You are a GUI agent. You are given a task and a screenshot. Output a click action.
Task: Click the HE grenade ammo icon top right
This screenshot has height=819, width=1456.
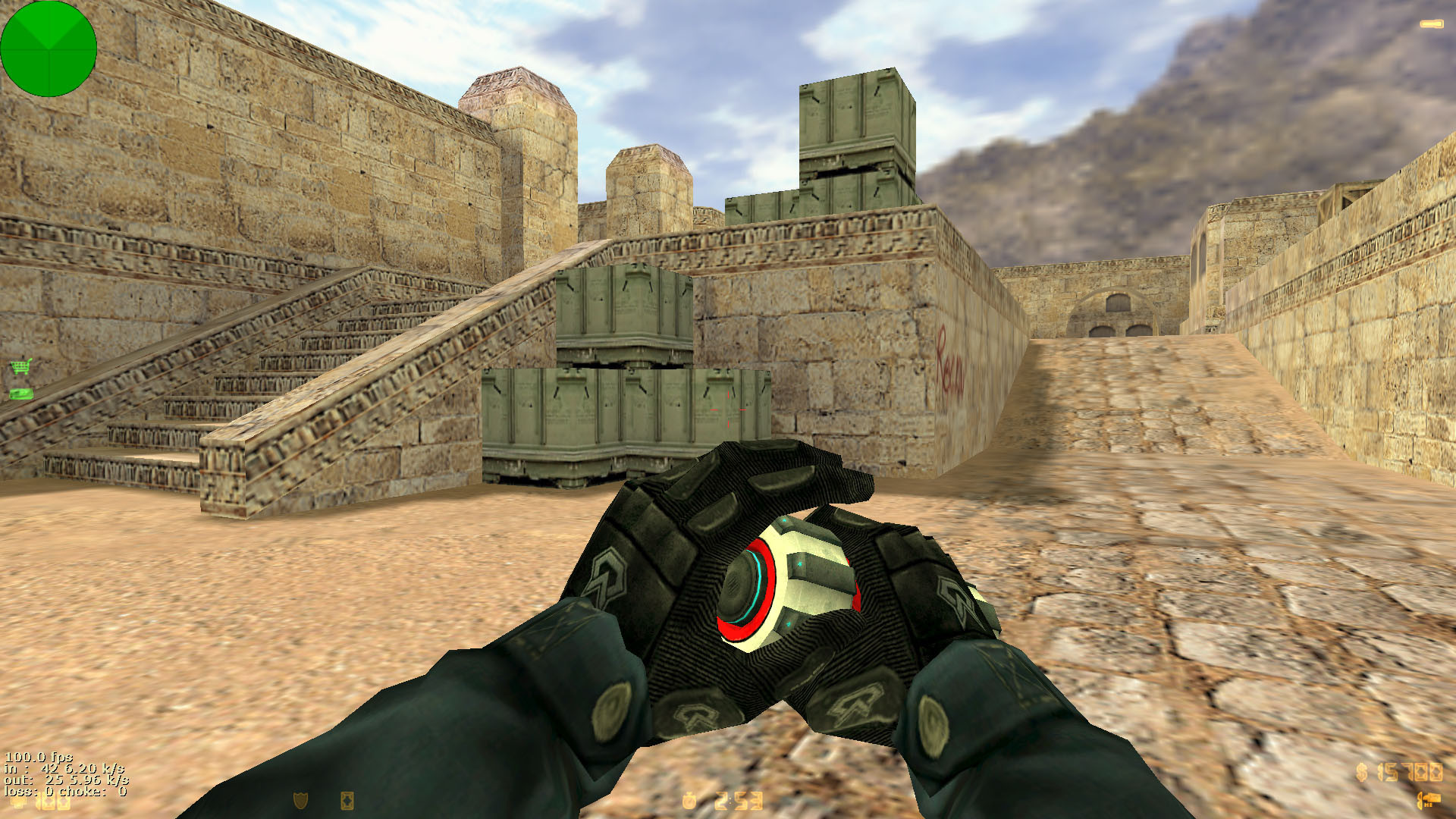(1431, 23)
